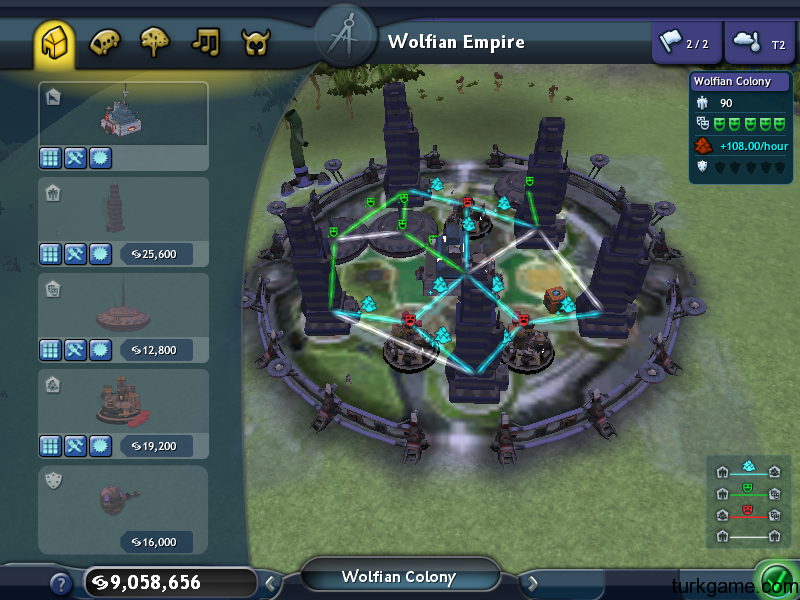This screenshot has height=600, width=800.
Task: Pick the entertainment building costing 12,800
Action: (x=123, y=306)
